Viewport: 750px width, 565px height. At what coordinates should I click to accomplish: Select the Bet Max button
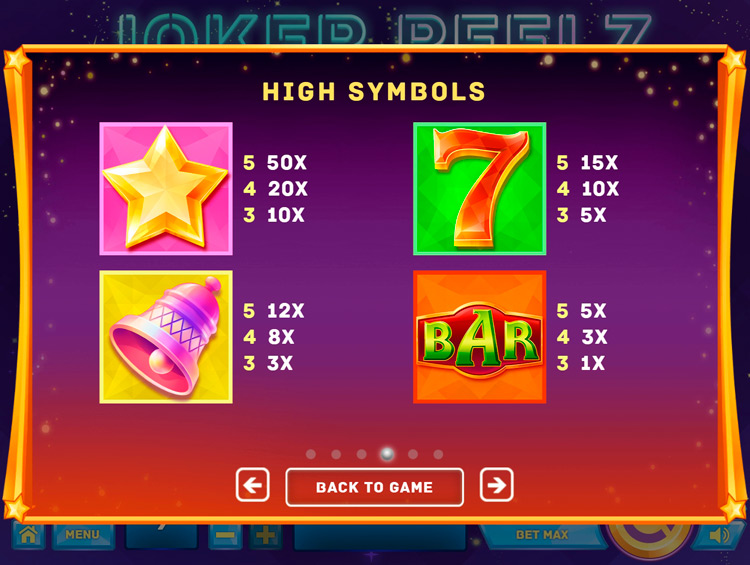(542, 536)
